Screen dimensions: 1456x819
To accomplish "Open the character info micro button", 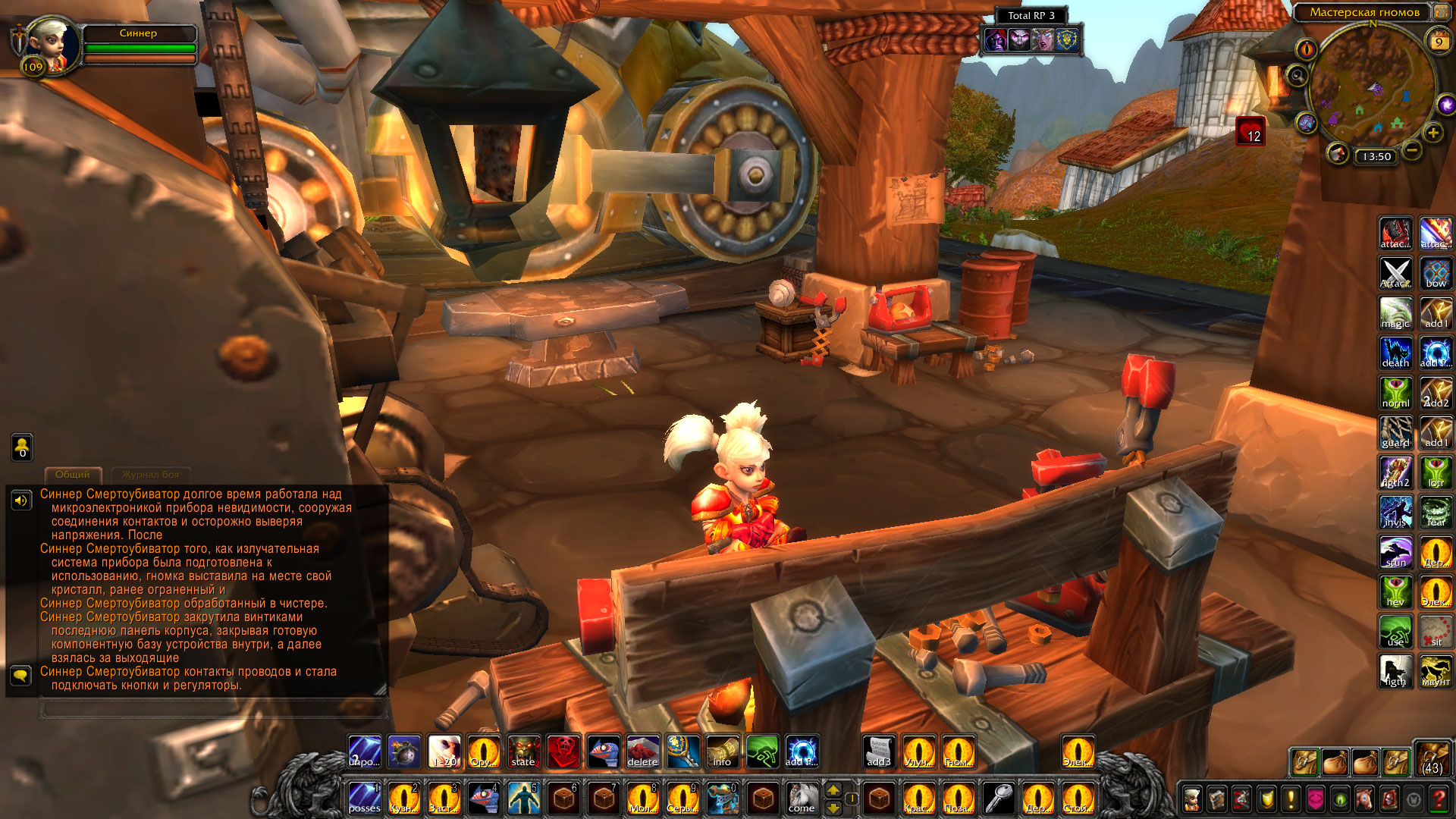I will (1192, 799).
